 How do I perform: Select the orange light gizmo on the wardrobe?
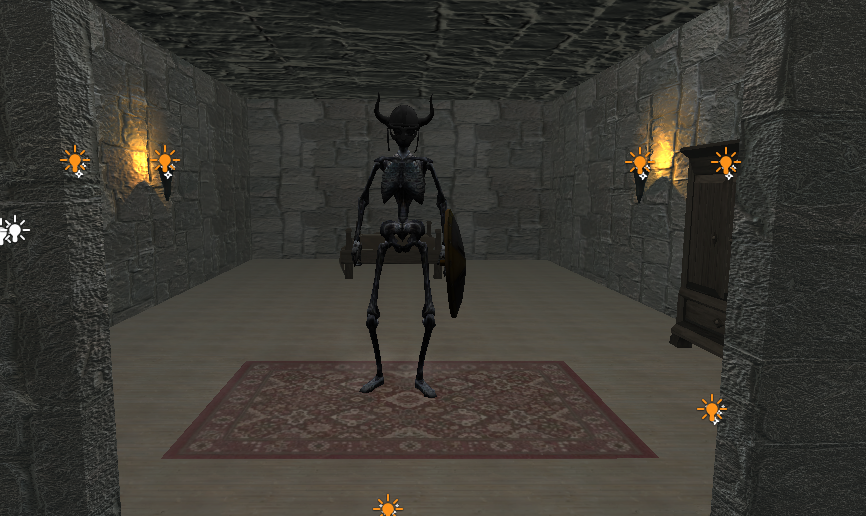pyautogui.click(x=725, y=162)
